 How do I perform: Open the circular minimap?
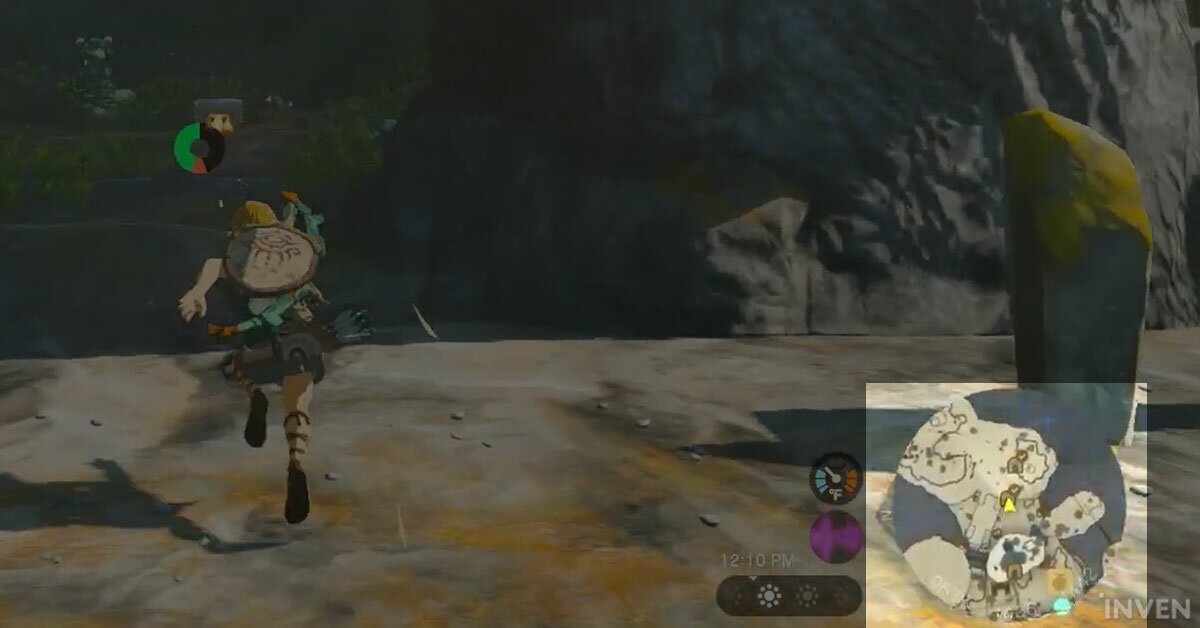coord(1009,505)
